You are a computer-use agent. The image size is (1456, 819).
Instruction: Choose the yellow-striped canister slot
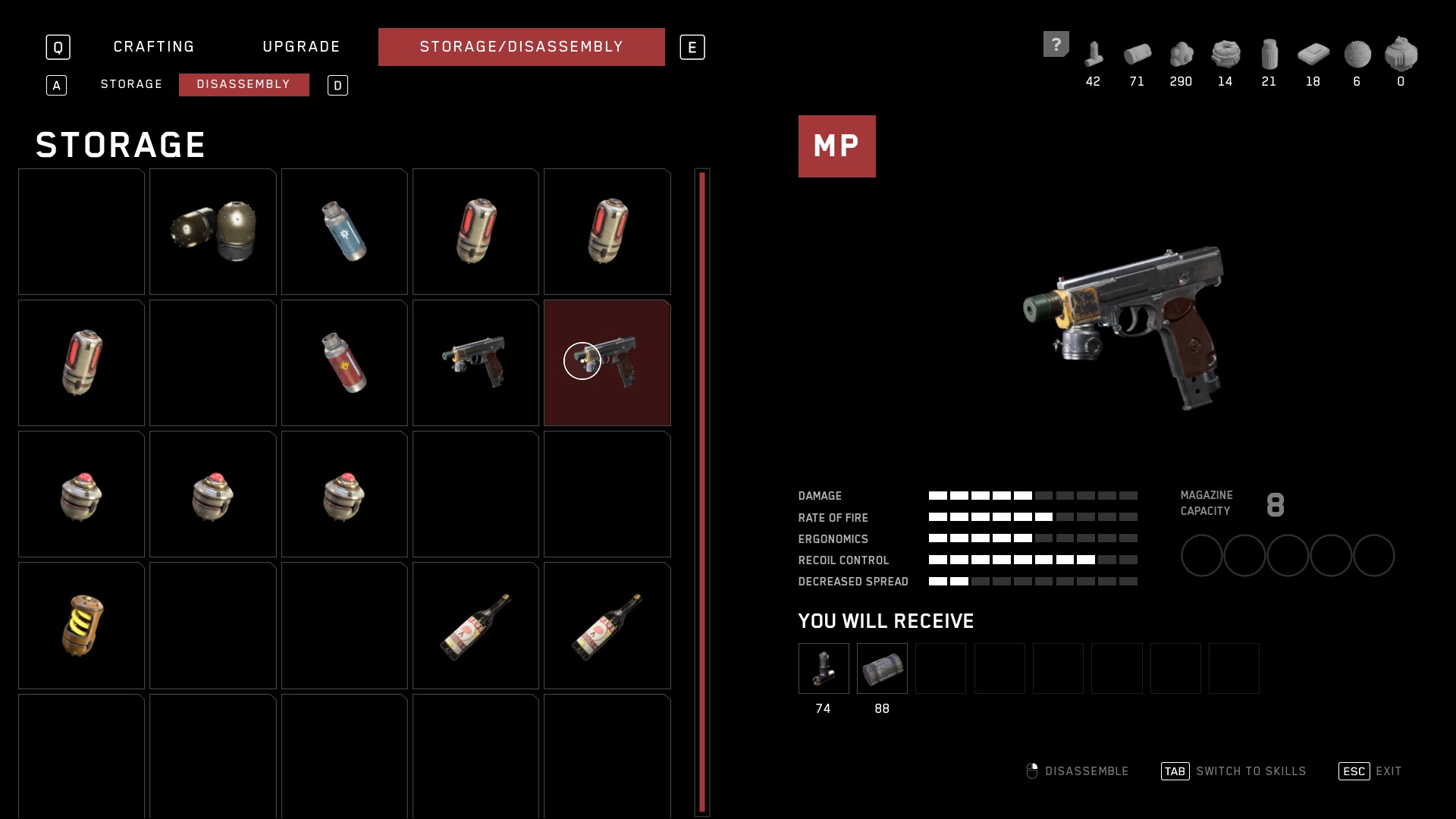tap(81, 626)
